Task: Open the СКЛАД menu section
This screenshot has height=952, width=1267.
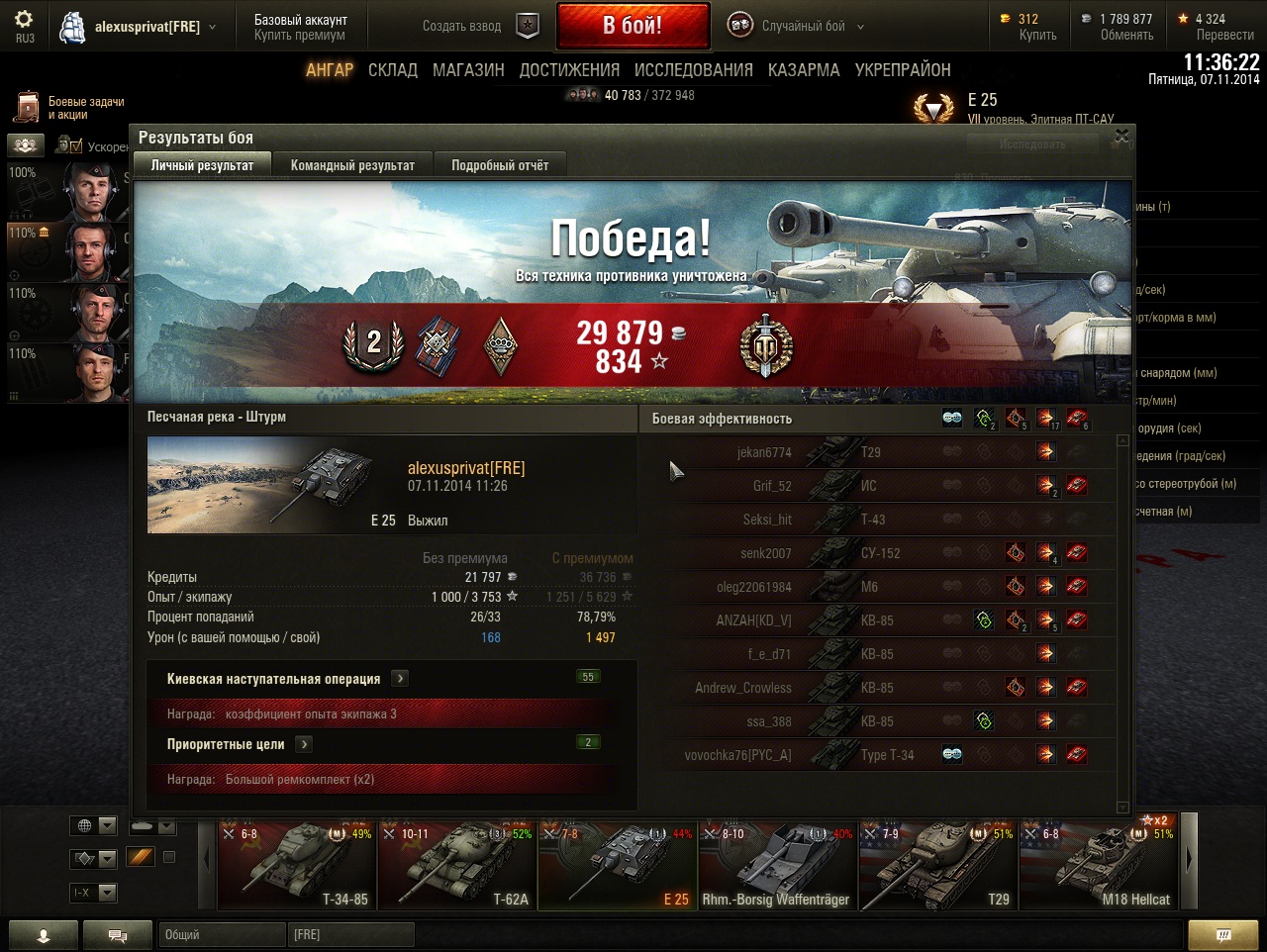Action: click(393, 70)
